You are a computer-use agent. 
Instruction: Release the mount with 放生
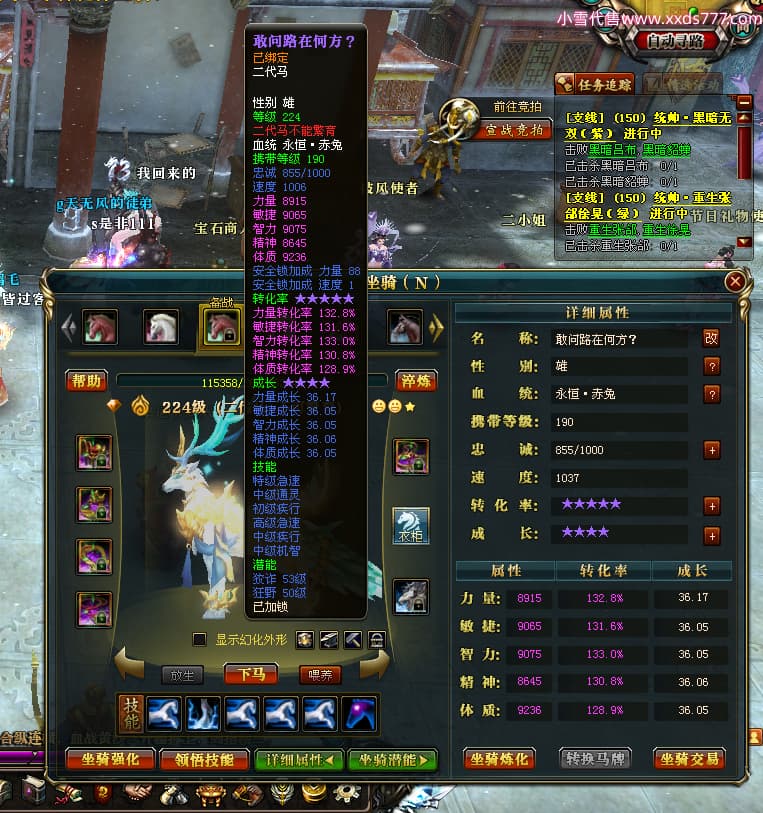(187, 674)
